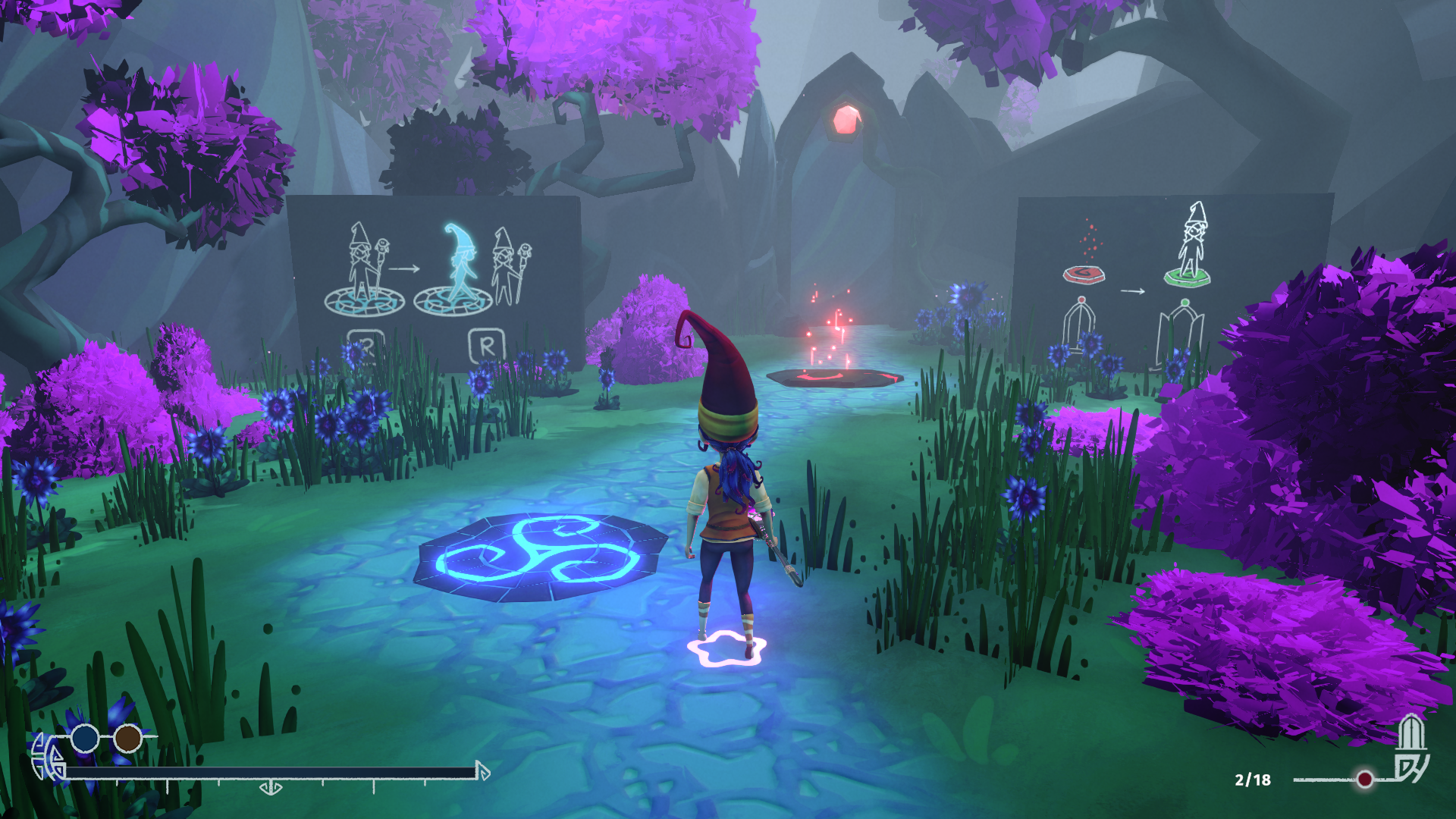Select the brown orb in the HUD
The height and width of the screenshot is (819, 1456).
[x=128, y=738]
